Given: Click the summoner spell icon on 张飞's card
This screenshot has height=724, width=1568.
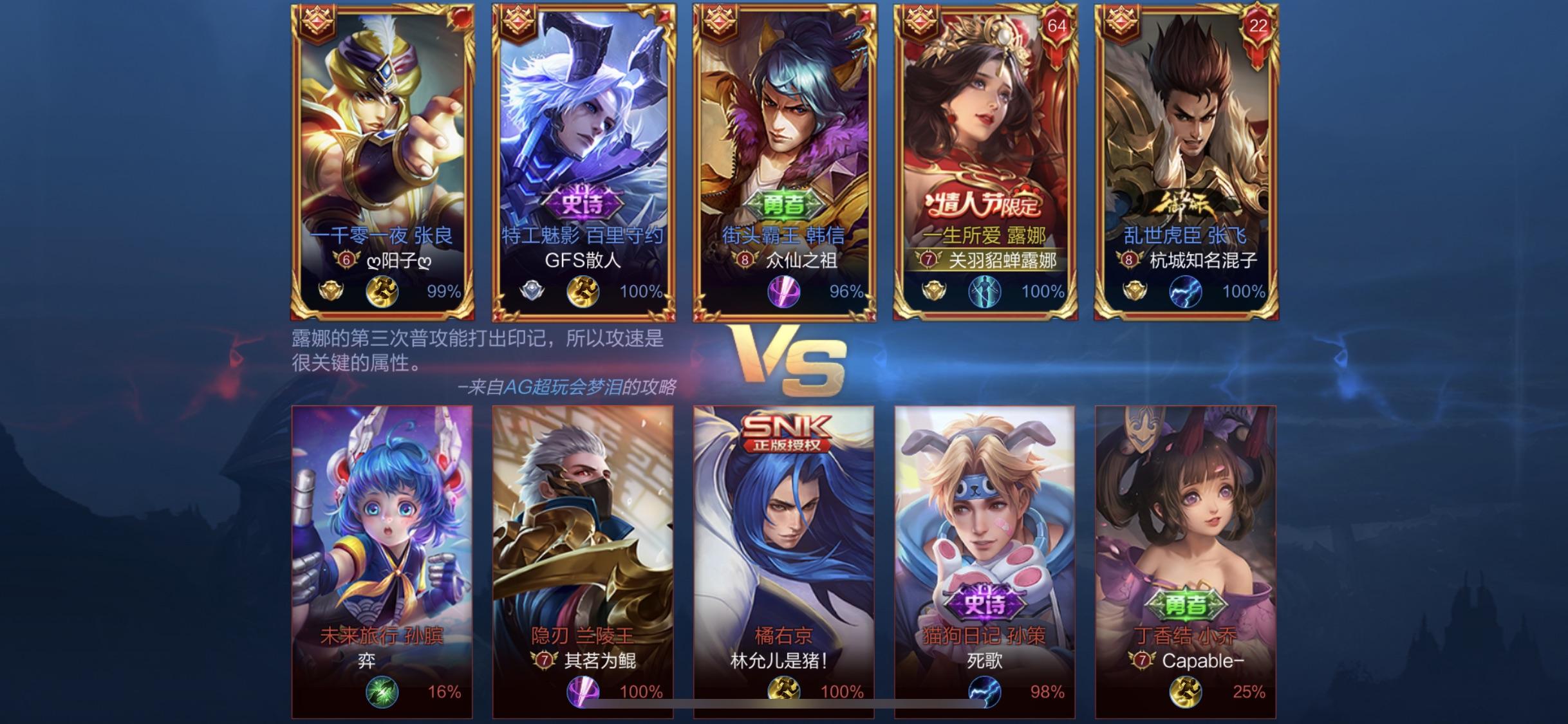Looking at the screenshot, I should click(x=1185, y=292).
